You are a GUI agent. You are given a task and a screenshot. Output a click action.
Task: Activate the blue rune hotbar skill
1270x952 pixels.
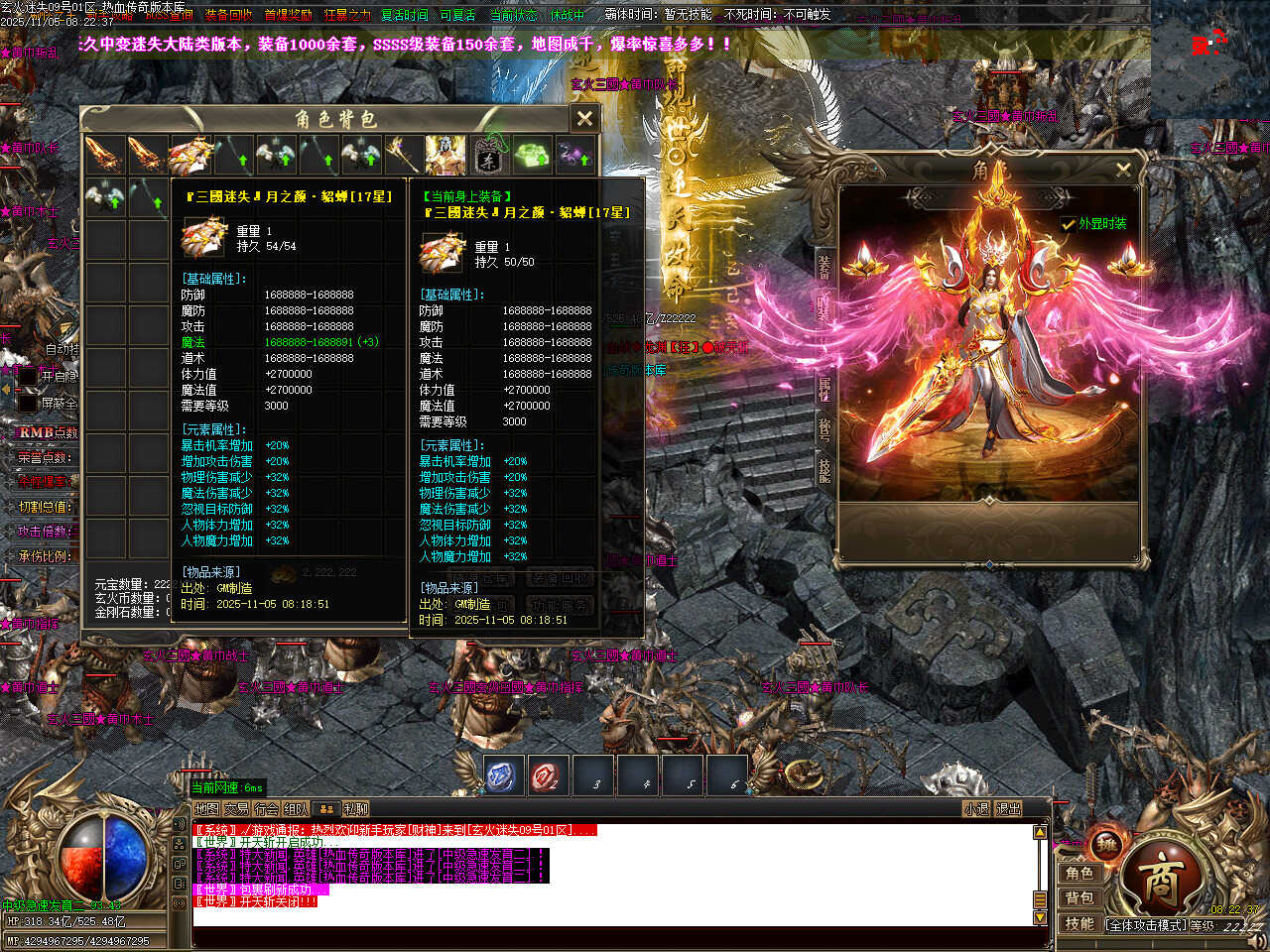coord(503,776)
